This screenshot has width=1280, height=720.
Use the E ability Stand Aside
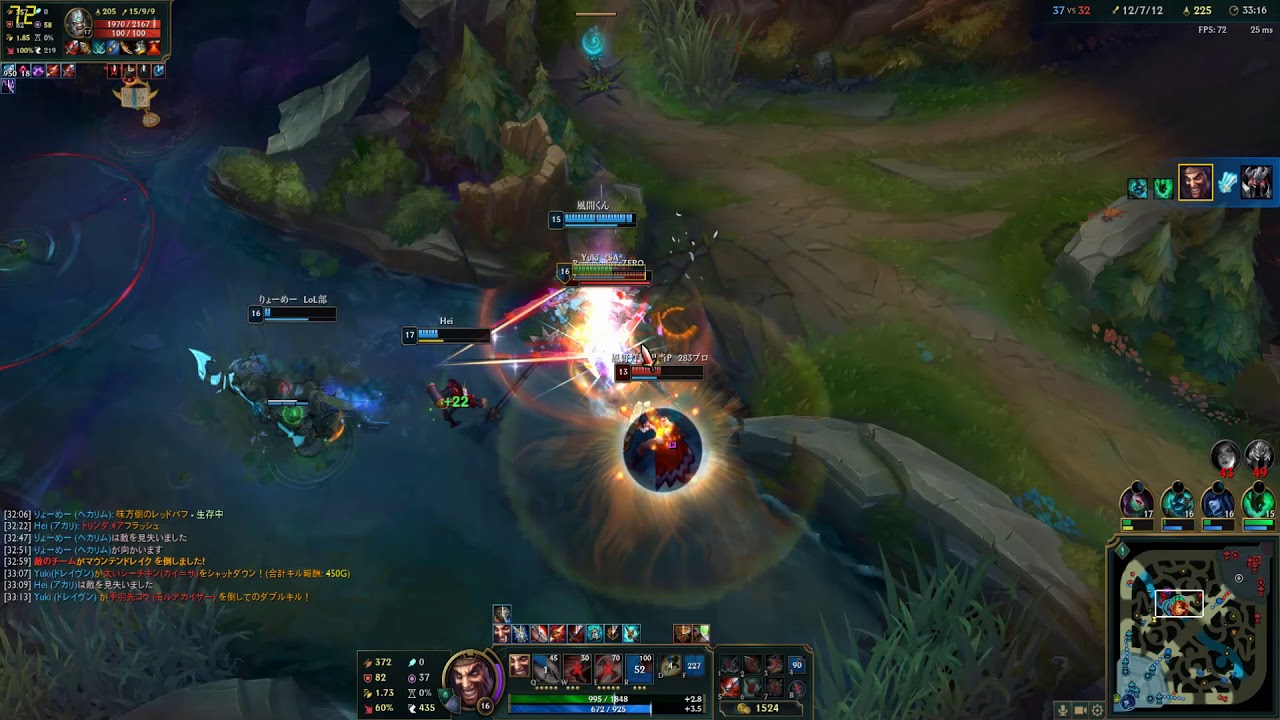(607, 667)
